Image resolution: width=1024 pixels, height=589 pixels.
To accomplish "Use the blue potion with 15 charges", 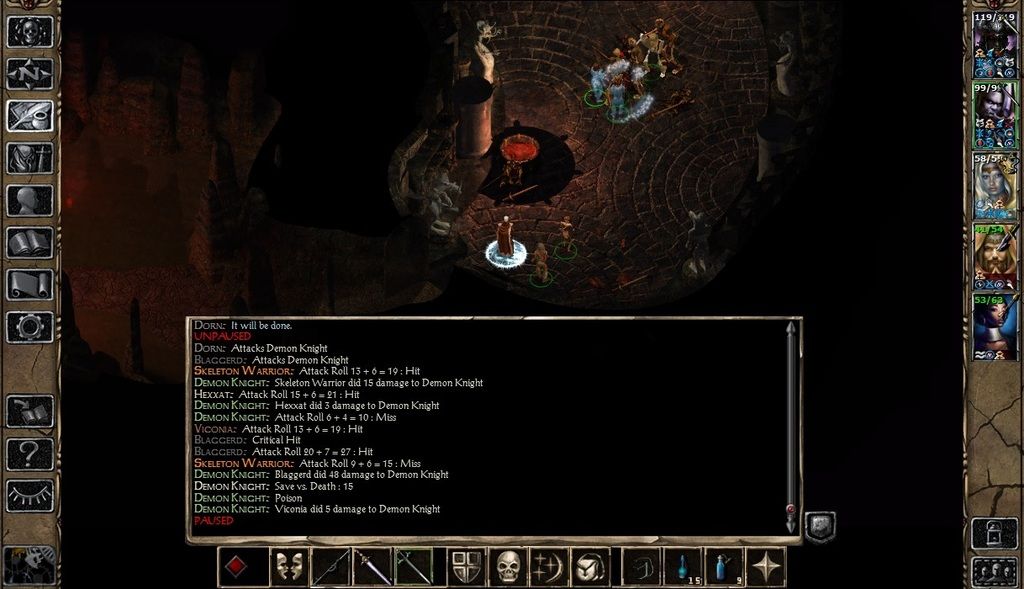I will tap(683, 567).
